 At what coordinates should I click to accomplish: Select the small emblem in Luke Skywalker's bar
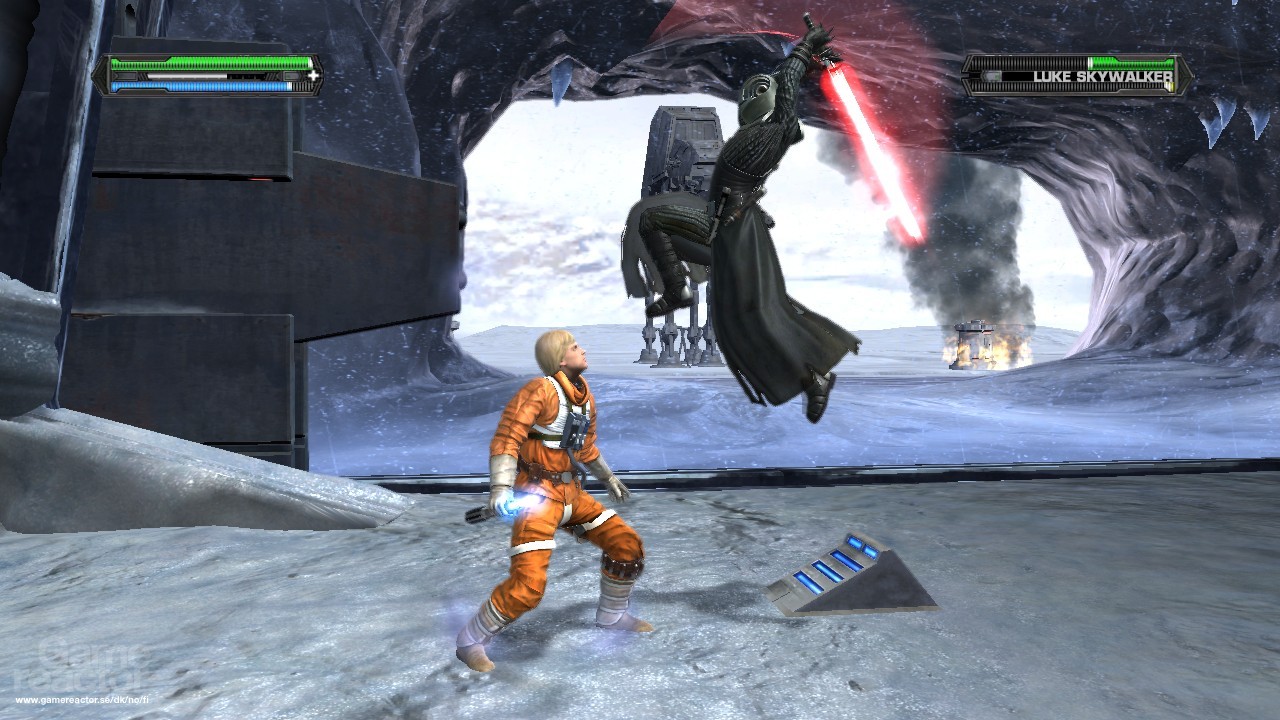(x=991, y=76)
